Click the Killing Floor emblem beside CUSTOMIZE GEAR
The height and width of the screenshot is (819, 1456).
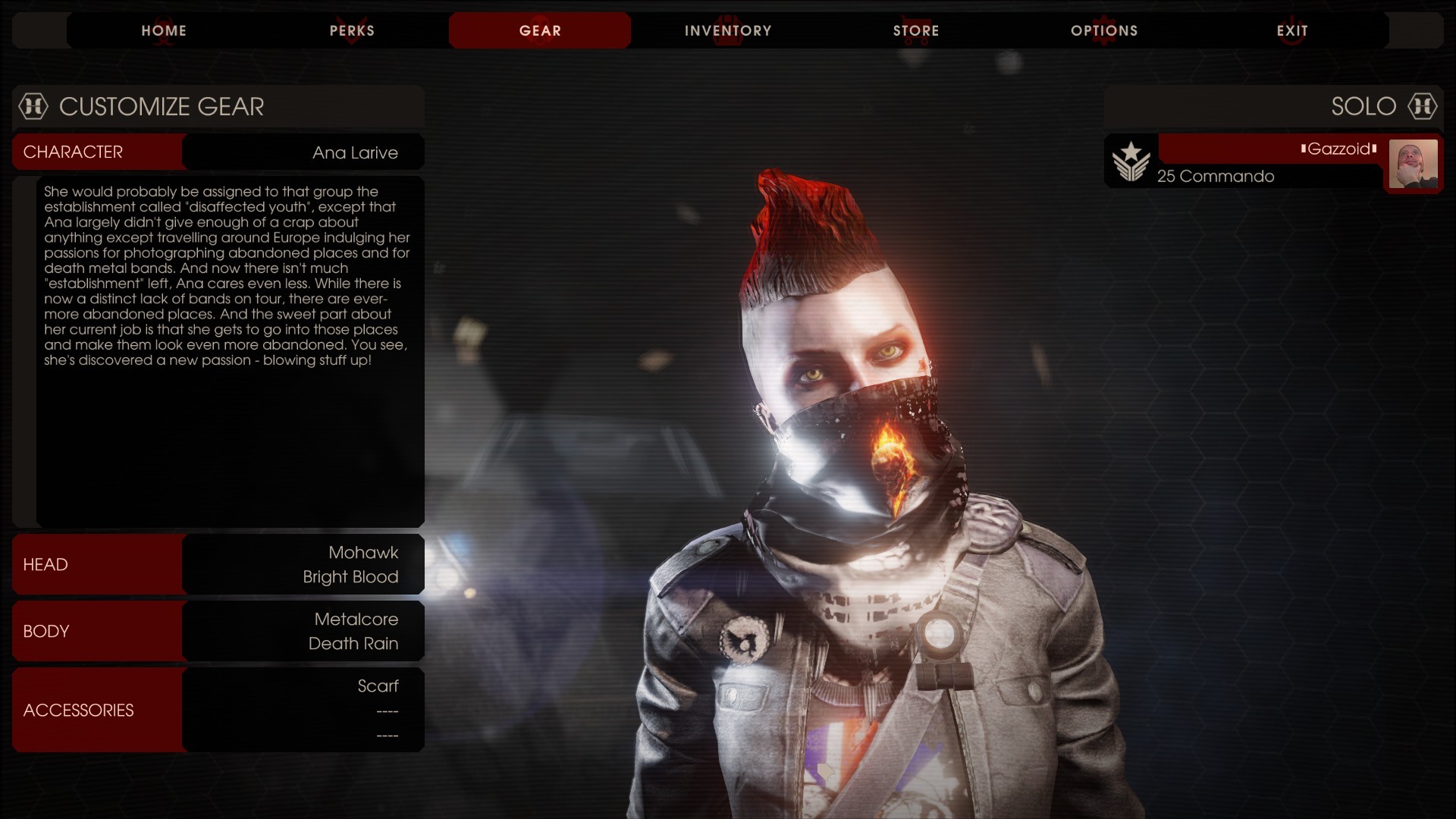pyautogui.click(x=33, y=107)
